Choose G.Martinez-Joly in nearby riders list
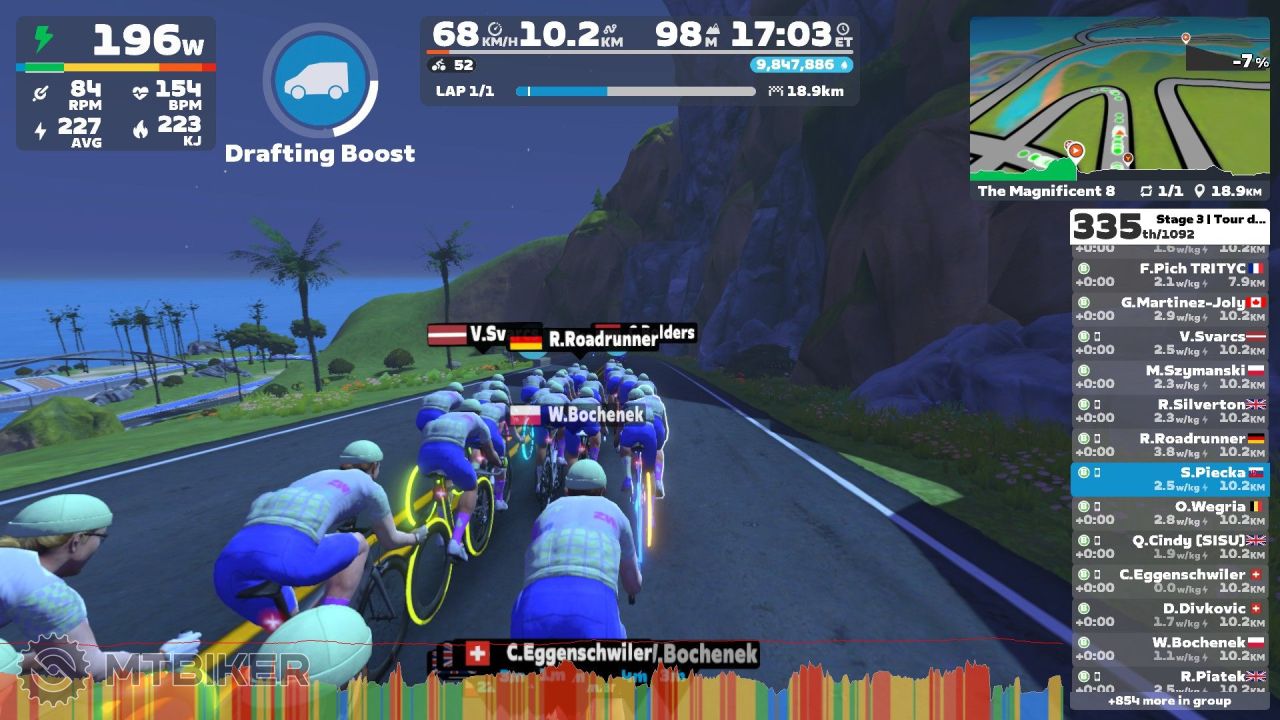The width and height of the screenshot is (1280, 720). click(x=1169, y=309)
